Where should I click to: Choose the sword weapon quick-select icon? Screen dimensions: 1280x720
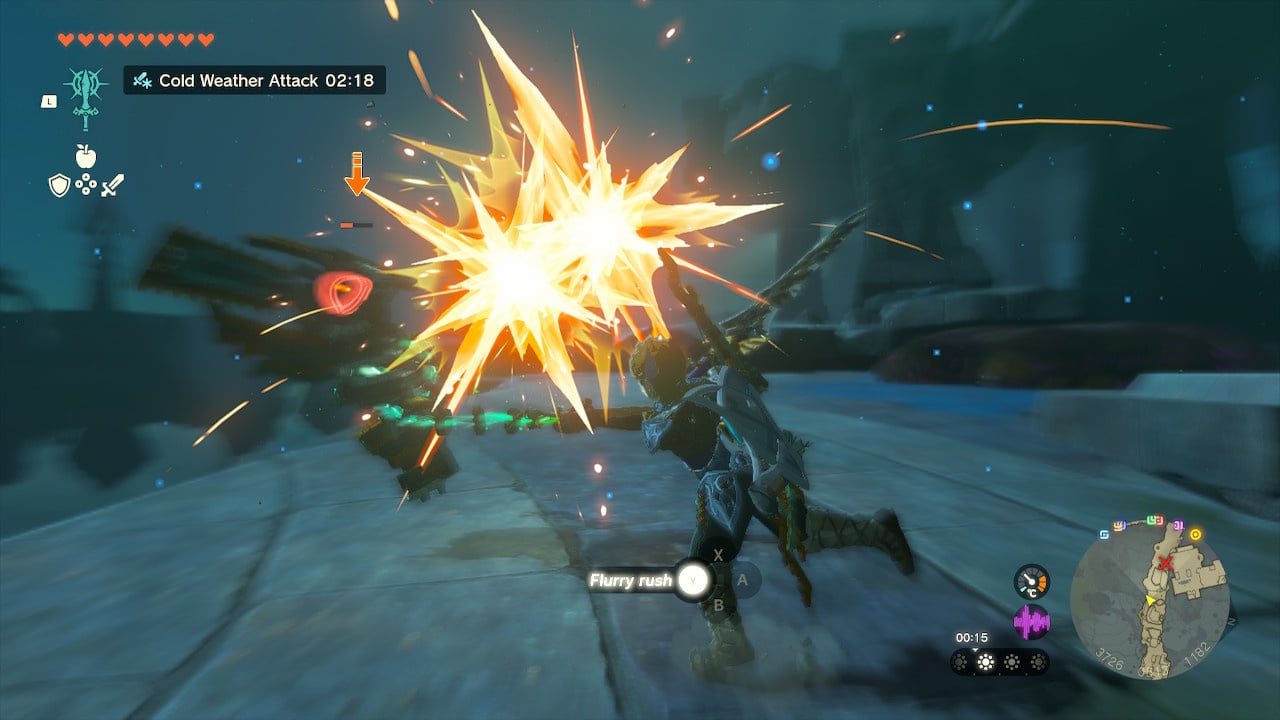click(112, 185)
